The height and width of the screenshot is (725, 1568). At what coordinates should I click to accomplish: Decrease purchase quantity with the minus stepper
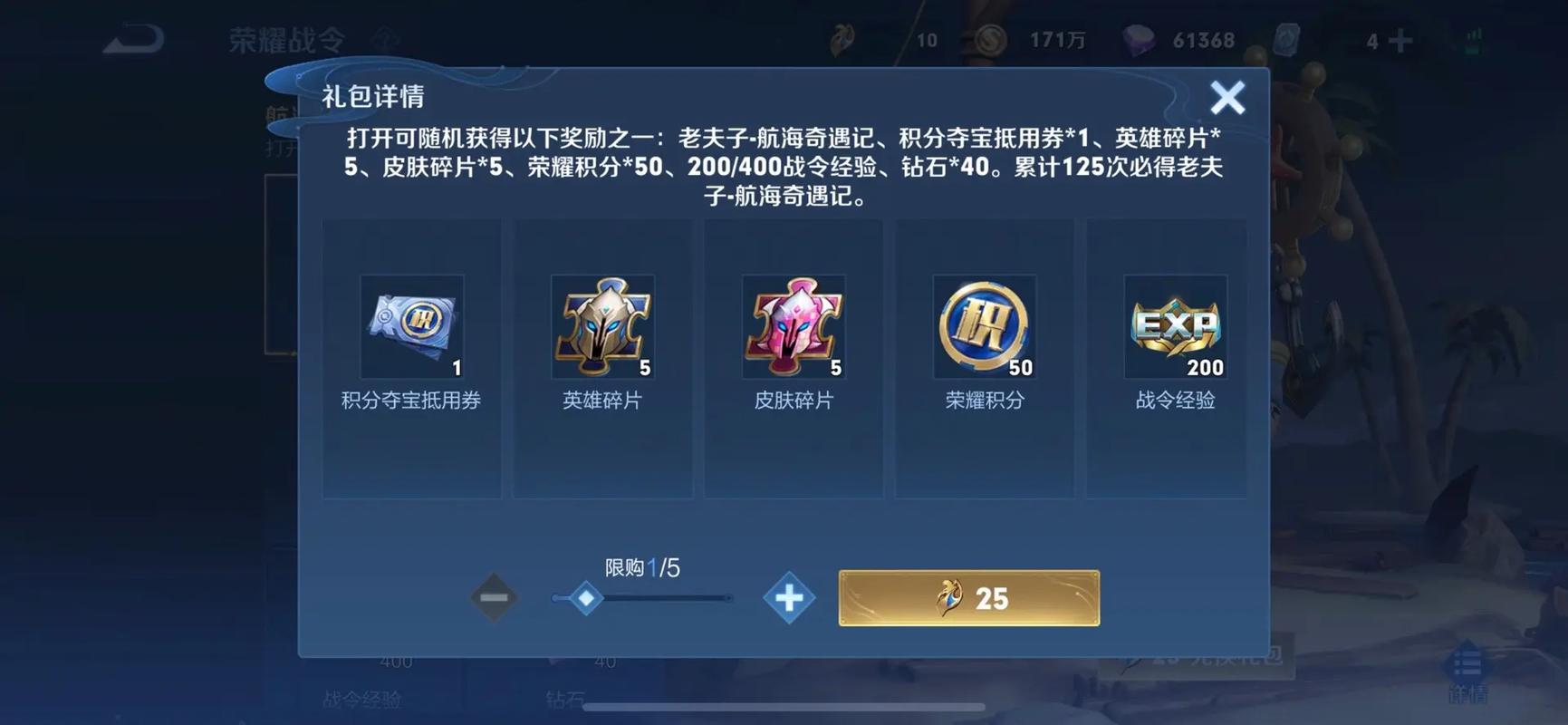pos(494,597)
